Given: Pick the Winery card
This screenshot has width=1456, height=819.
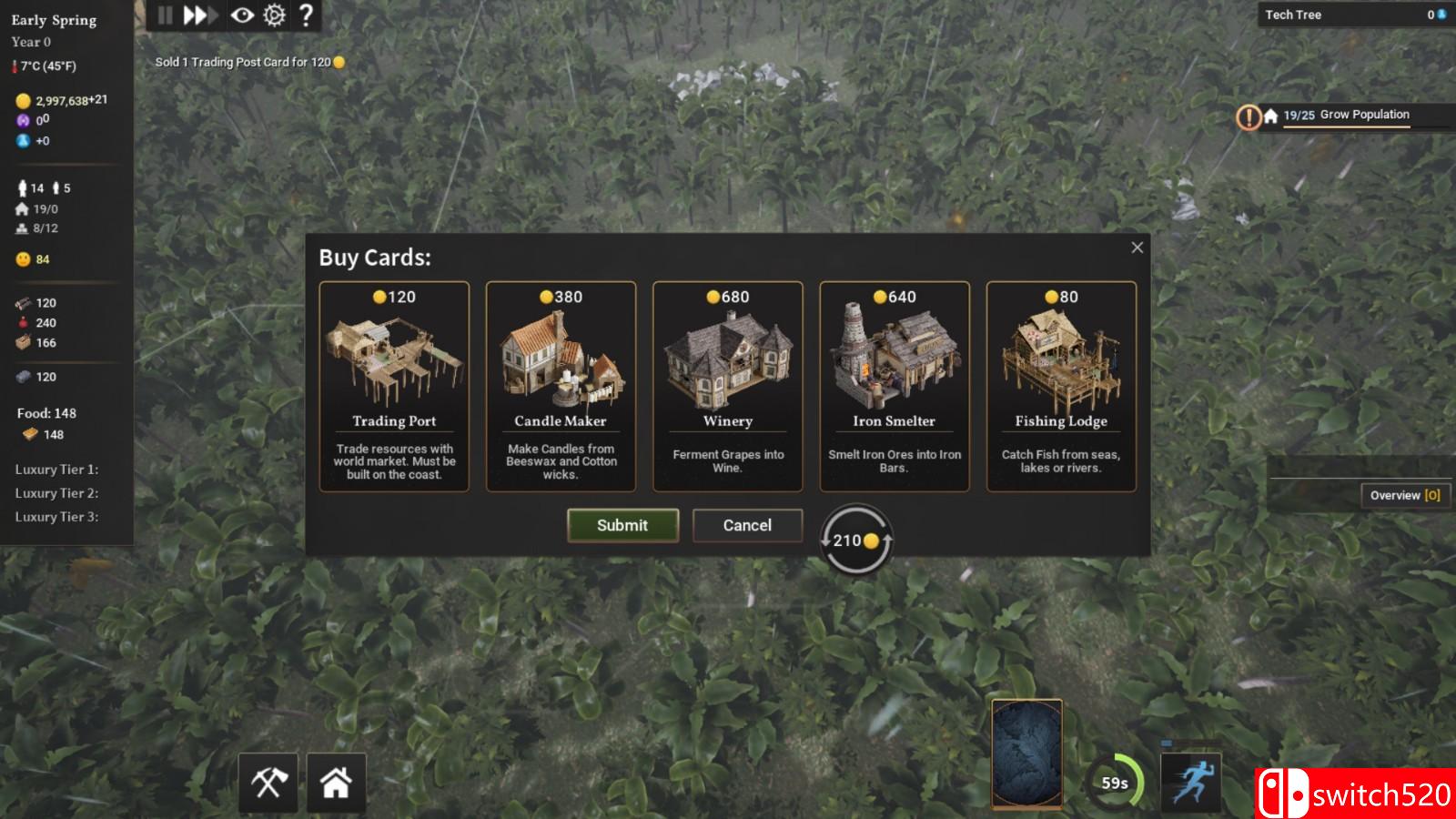Looking at the screenshot, I should point(727,386).
